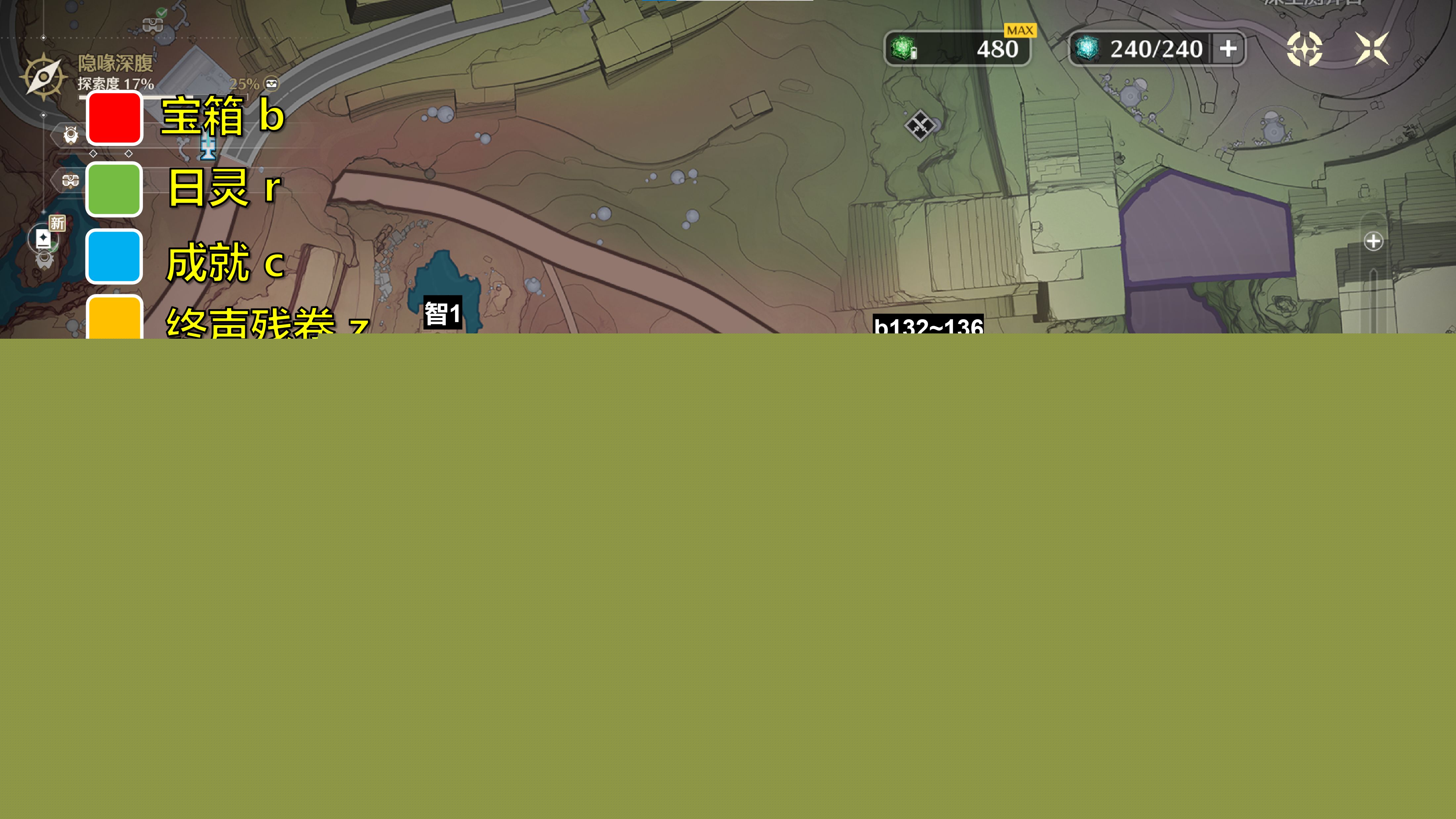Screen dimensions: 1456x819
Task: Select the crossed-swords challenge map marker
Action: [919, 125]
